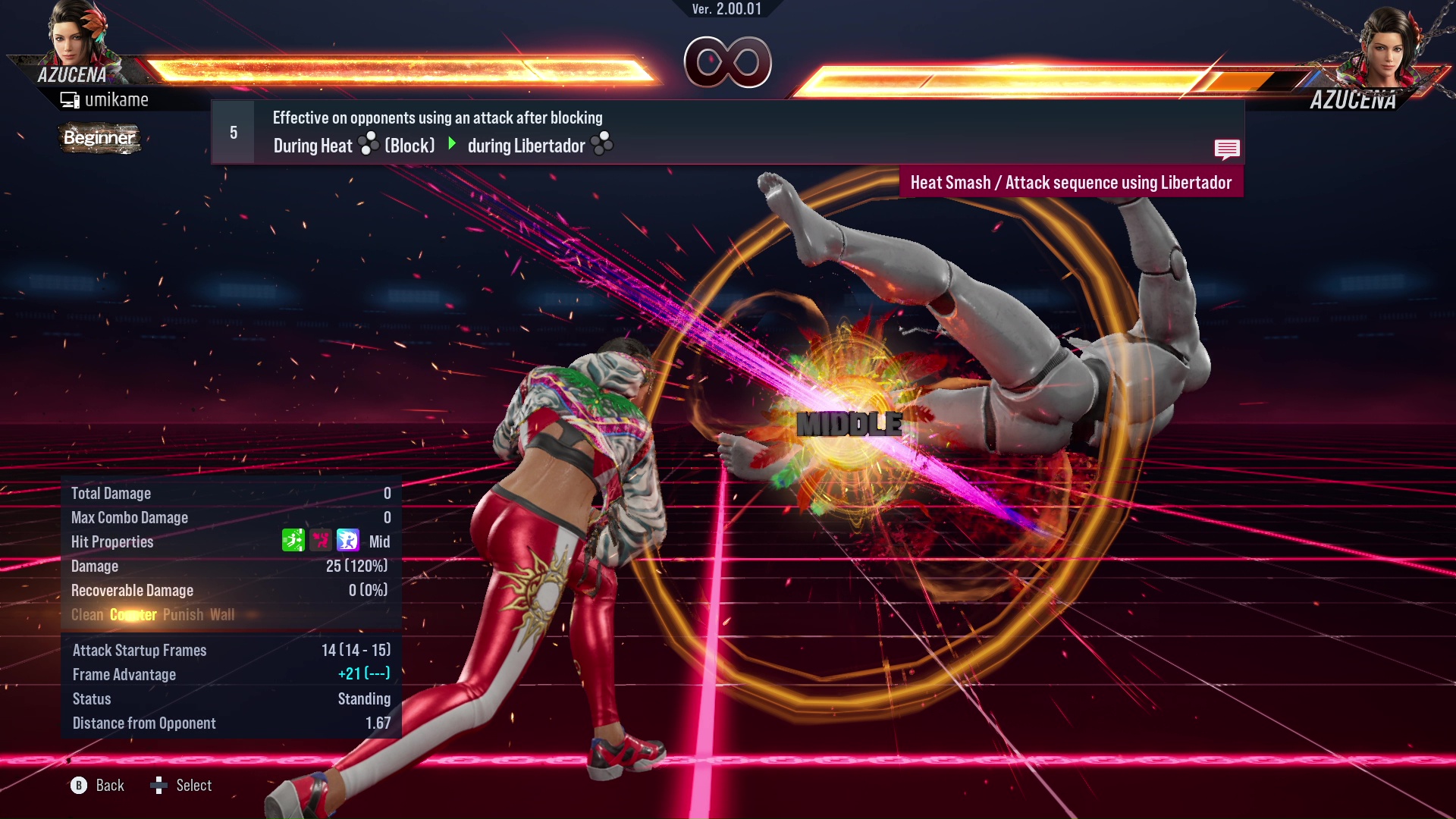Enable the Wall display option

point(223,614)
